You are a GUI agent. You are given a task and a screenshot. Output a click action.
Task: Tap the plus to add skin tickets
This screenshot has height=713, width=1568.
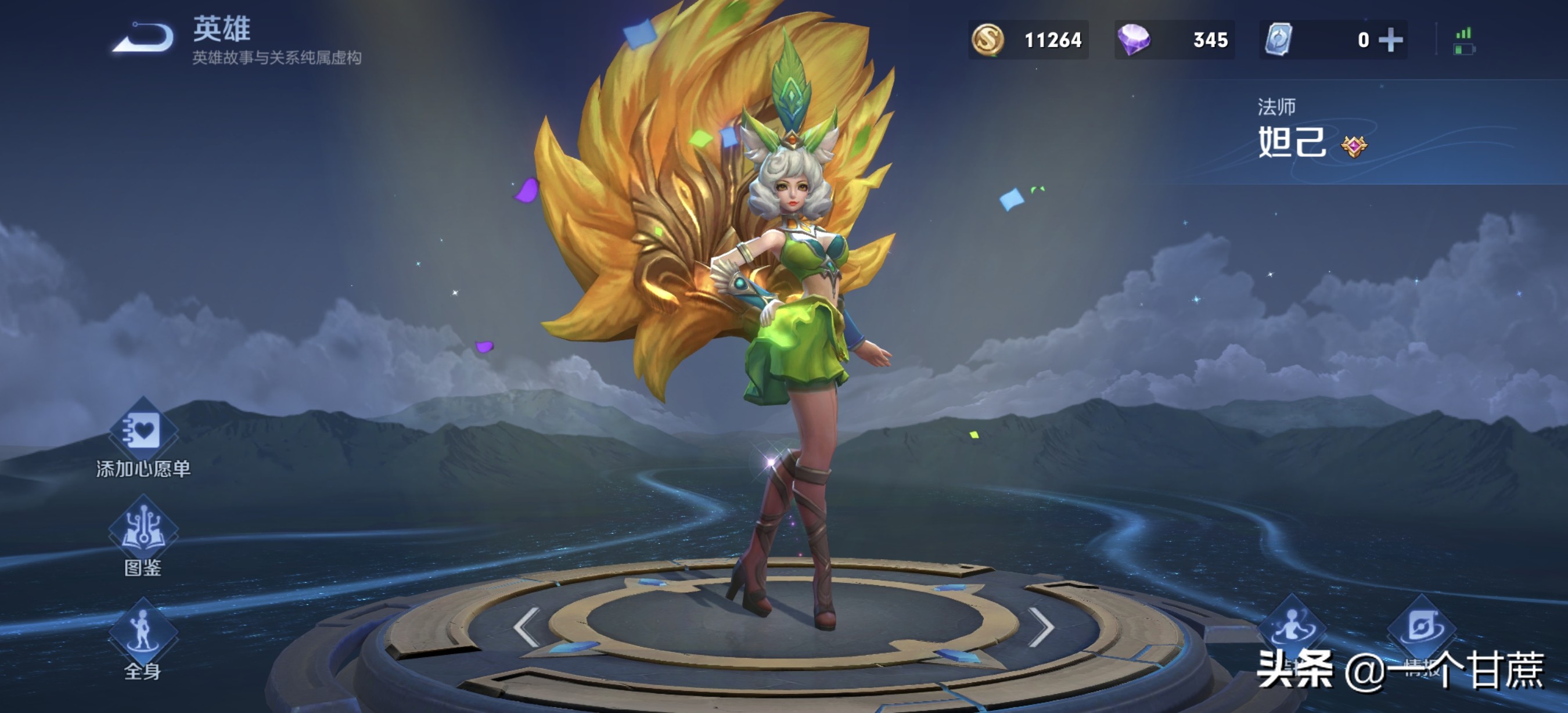[1391, 40]
